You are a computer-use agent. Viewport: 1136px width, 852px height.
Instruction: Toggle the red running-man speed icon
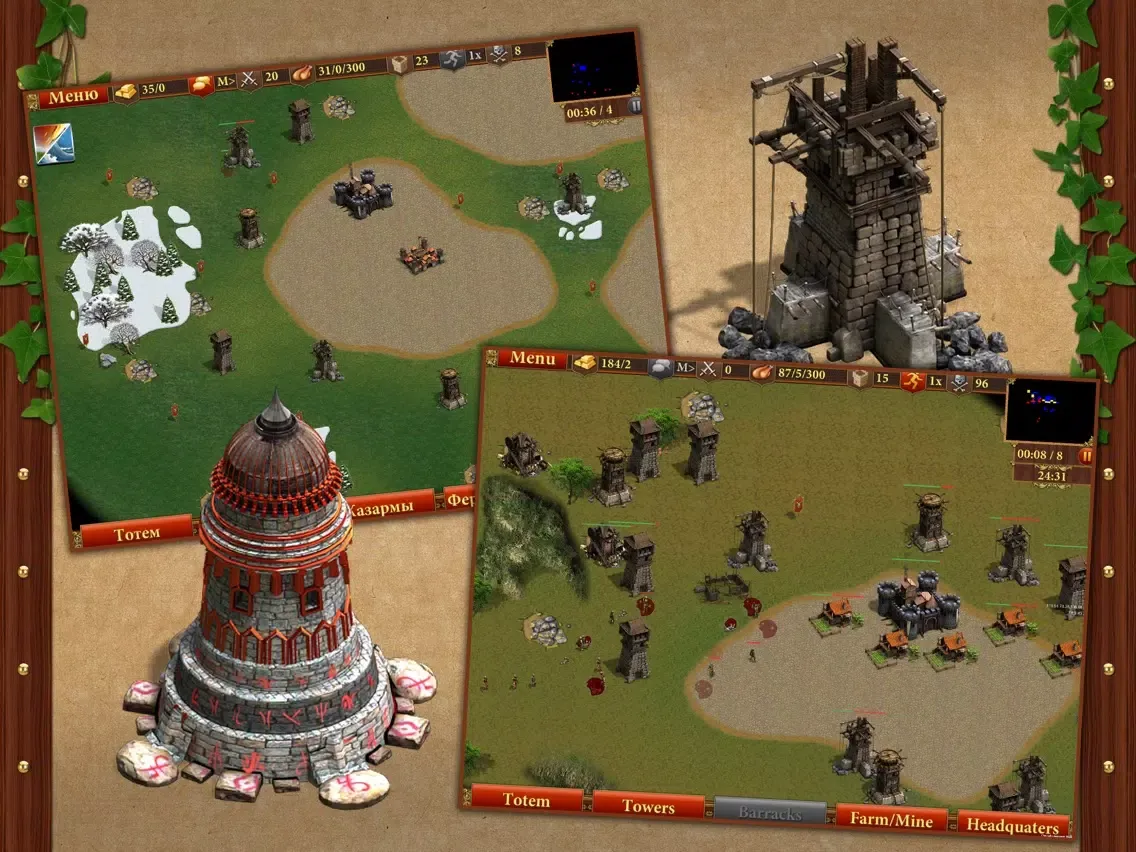coord(912,381)
